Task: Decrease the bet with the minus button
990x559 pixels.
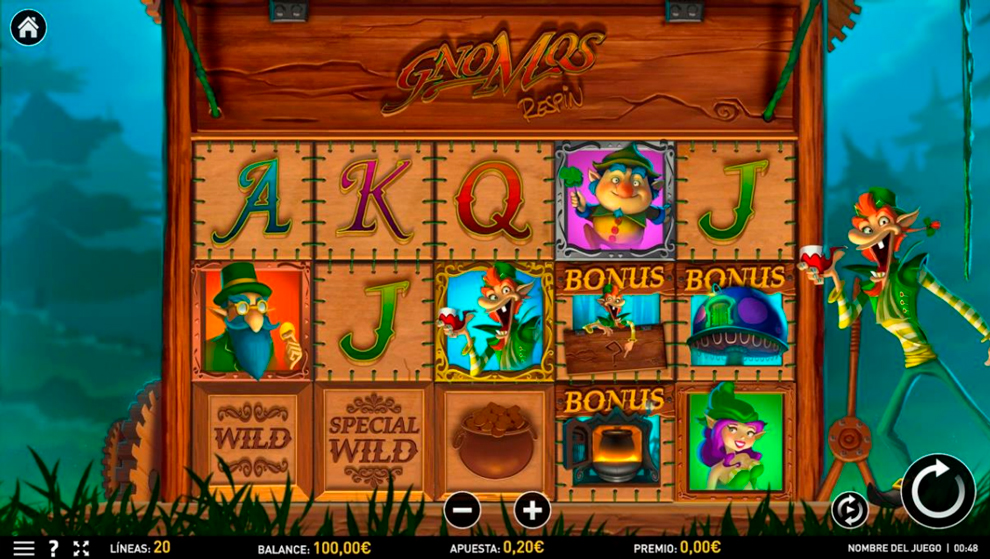Action: click(x=462, y=510)
